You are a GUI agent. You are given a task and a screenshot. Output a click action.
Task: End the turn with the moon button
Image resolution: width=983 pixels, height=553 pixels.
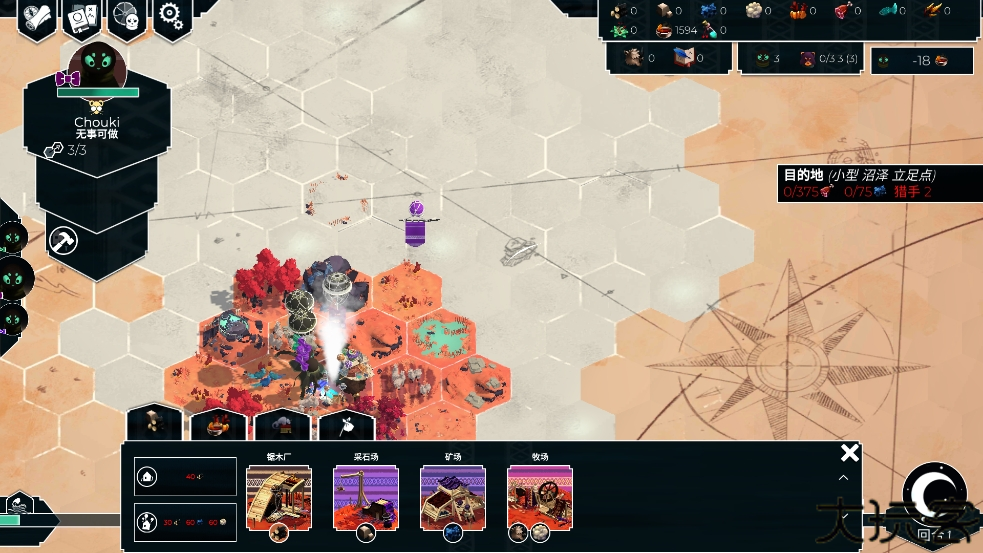click(934, 494)
